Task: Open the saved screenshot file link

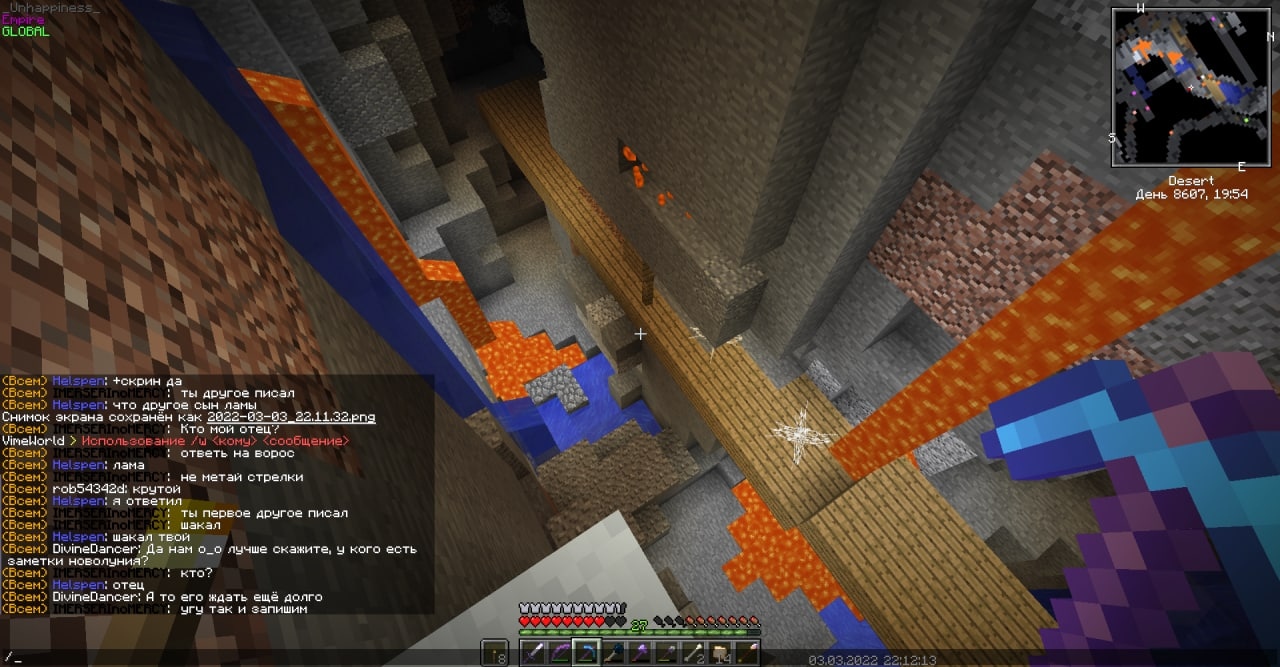Action: [291, 417]
